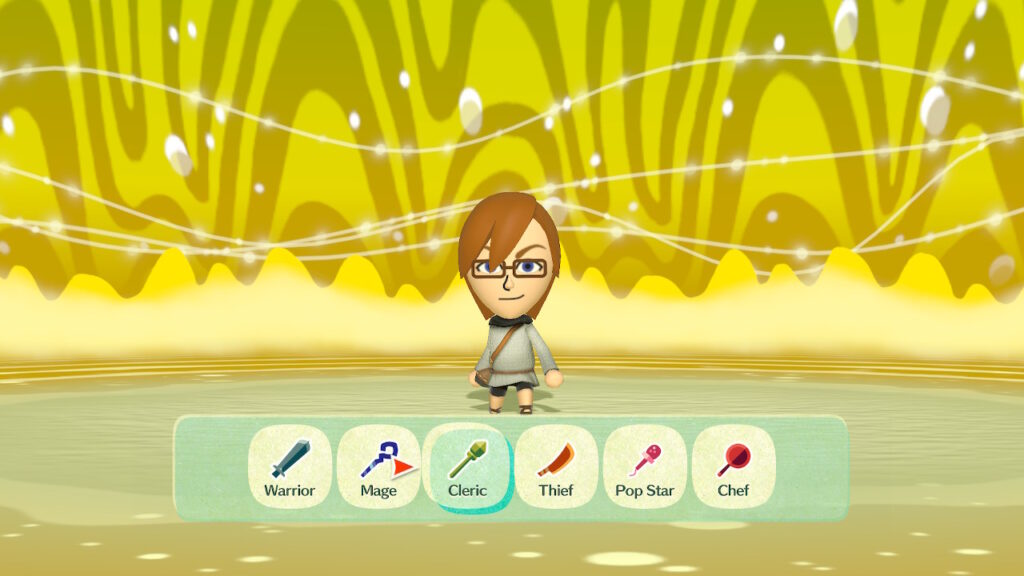Pick the Cleric job tile
The image size is (1024, 576).
467,467
